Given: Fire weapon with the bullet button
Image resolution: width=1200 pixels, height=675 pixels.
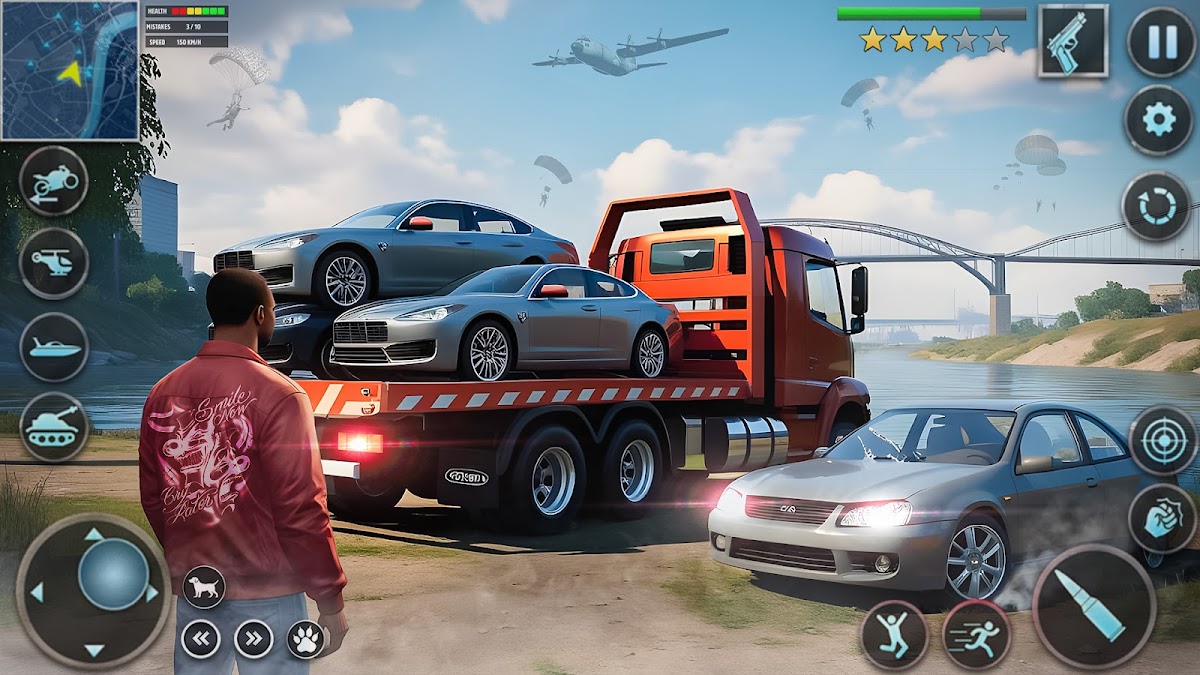Looking at the screenshot, I should coord(1094,606).
